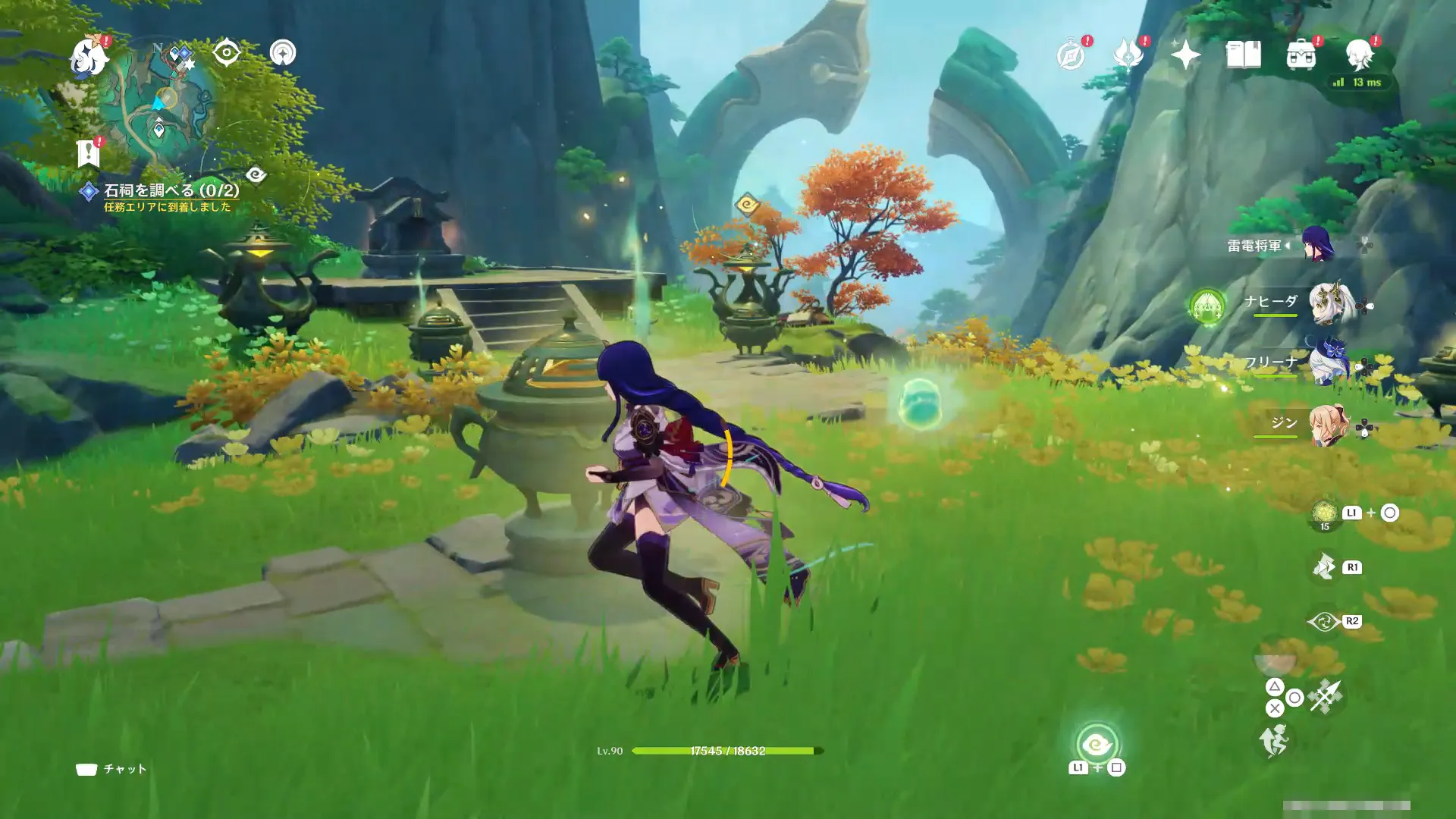The image size is (1456, 819).
Task: Switch to party member ジン
Action: click(x=1326, y=425)
